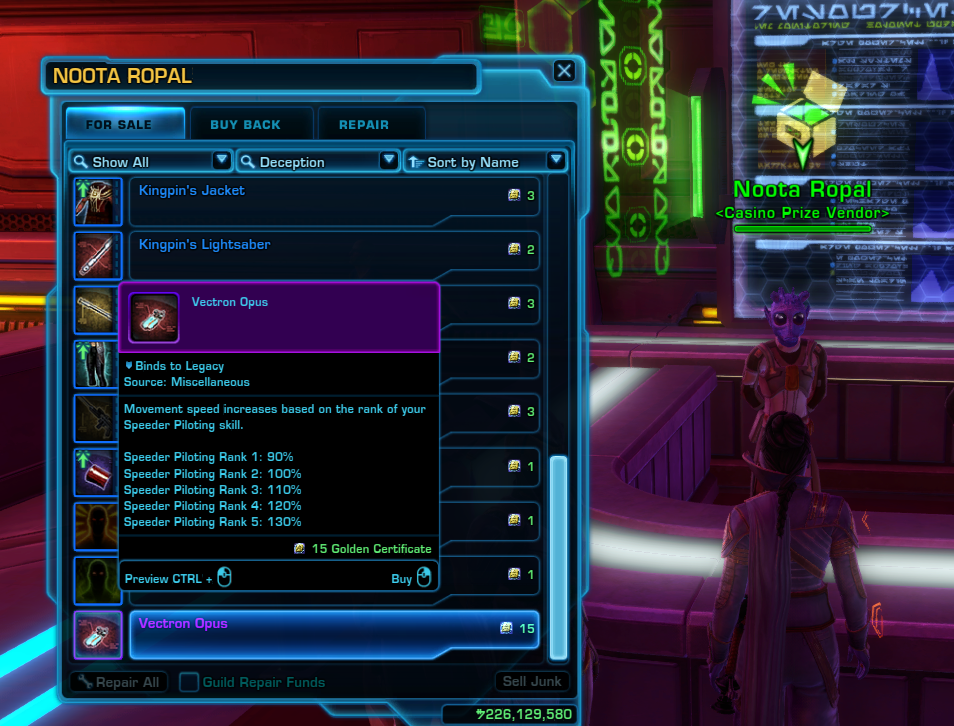
Task: Open the Show All filter dropdown
Action: (150, 161)
